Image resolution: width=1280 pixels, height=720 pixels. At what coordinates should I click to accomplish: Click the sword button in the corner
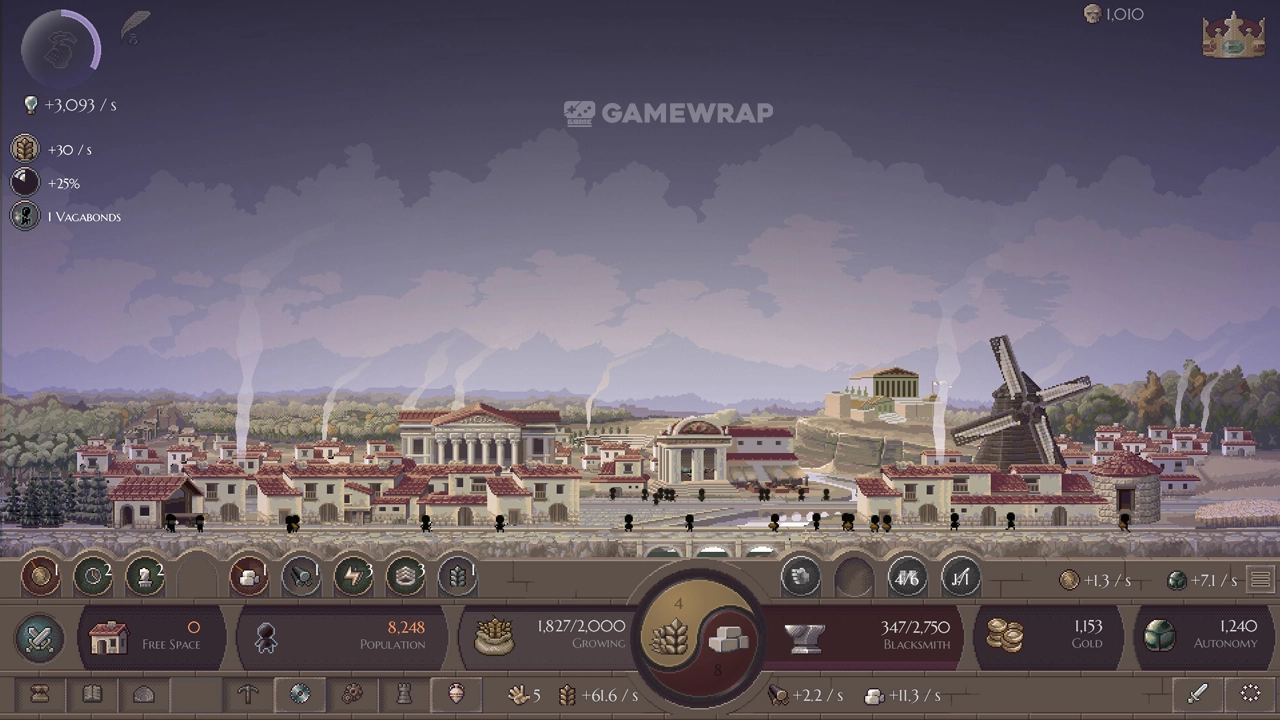click(x=1198, y=694)
